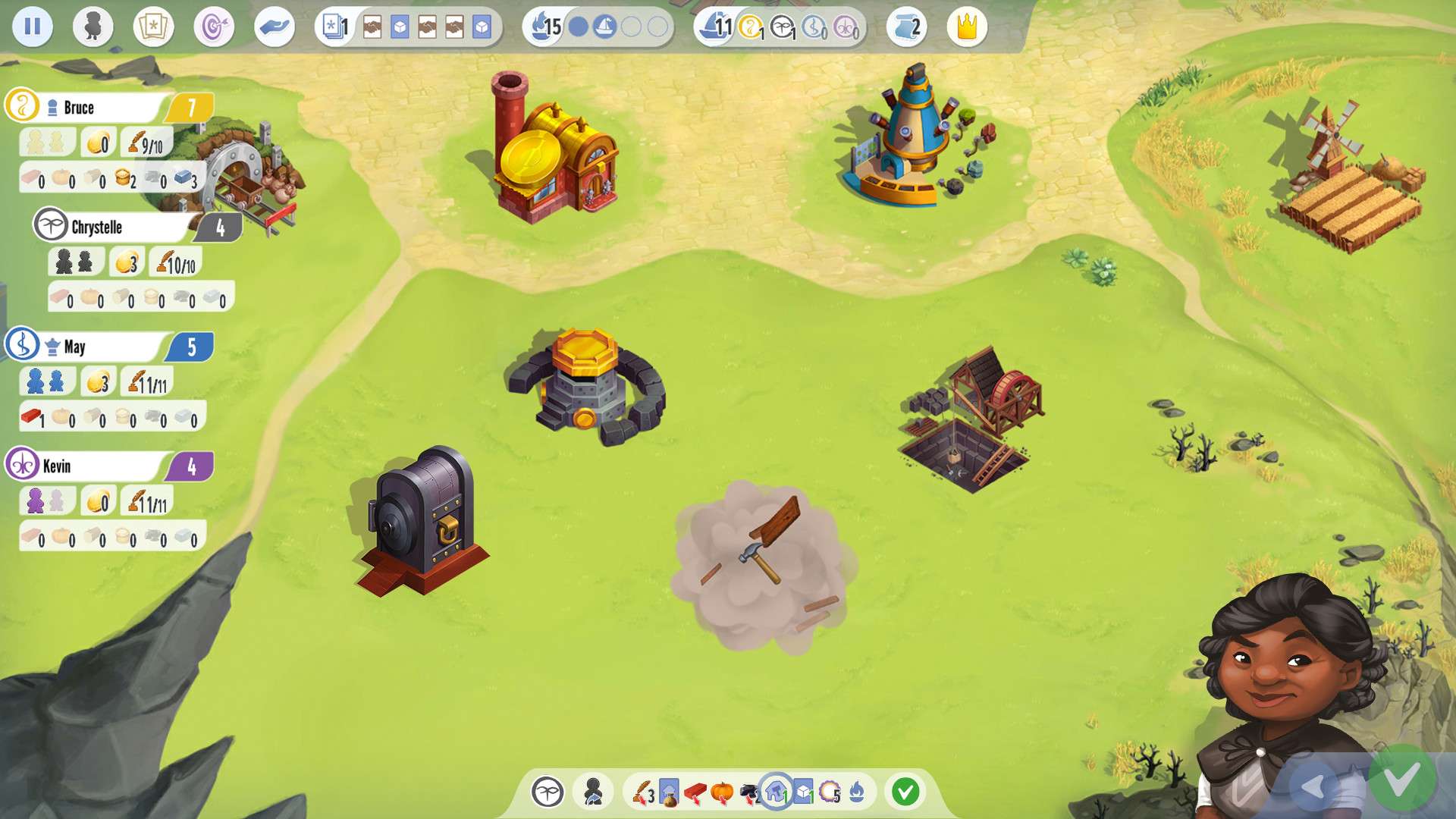This screenshot has height=819, width=1456.
Task: Click the open hand icon
Action: [274, 27]
